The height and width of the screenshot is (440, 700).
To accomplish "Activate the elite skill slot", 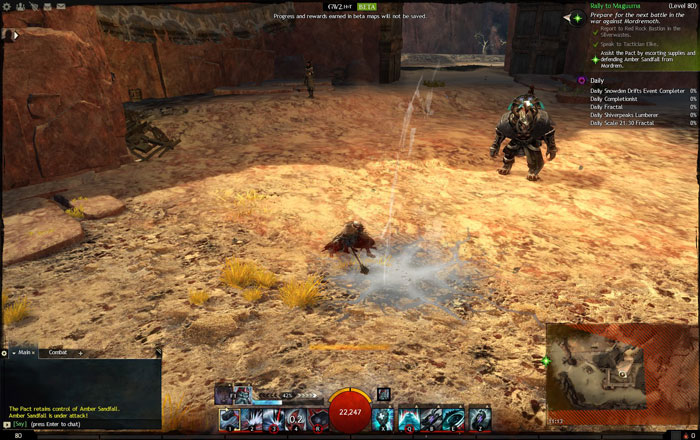I will (479, 418).
